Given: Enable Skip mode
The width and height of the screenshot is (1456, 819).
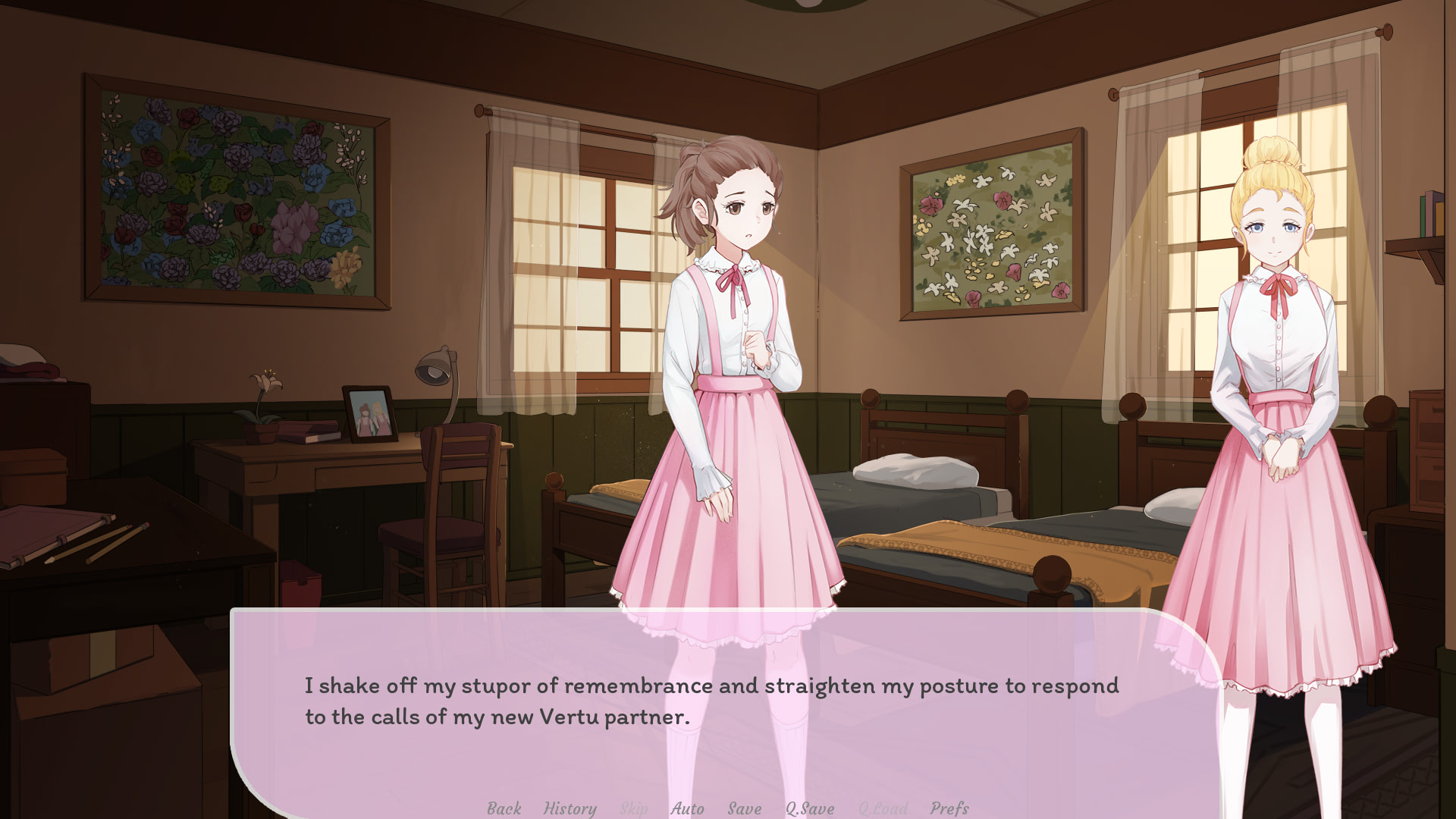Looking at the screenshot, I should coord(634,808).
